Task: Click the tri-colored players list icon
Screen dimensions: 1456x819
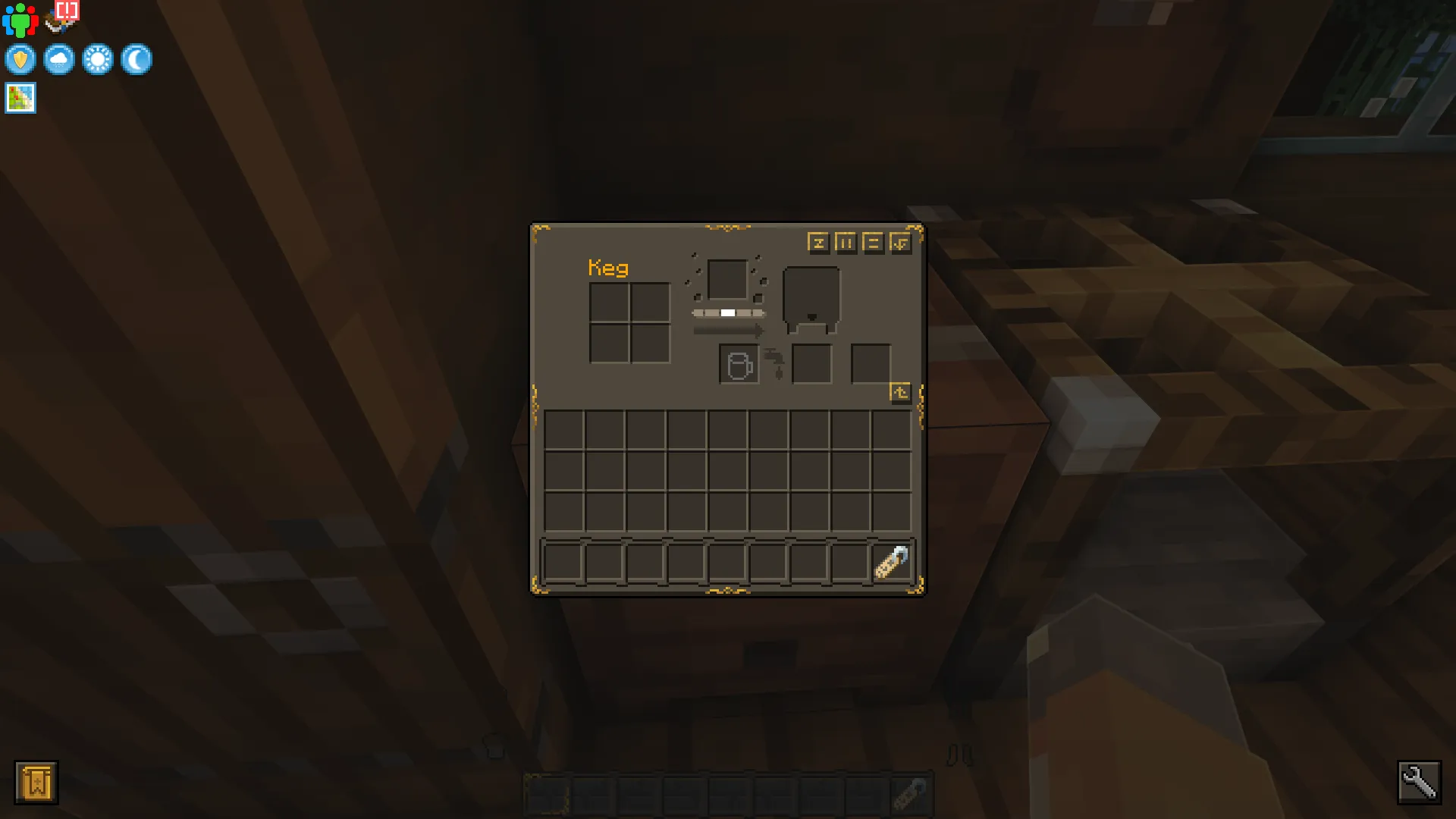Action: pyautogui.click(x=20, y=20)
